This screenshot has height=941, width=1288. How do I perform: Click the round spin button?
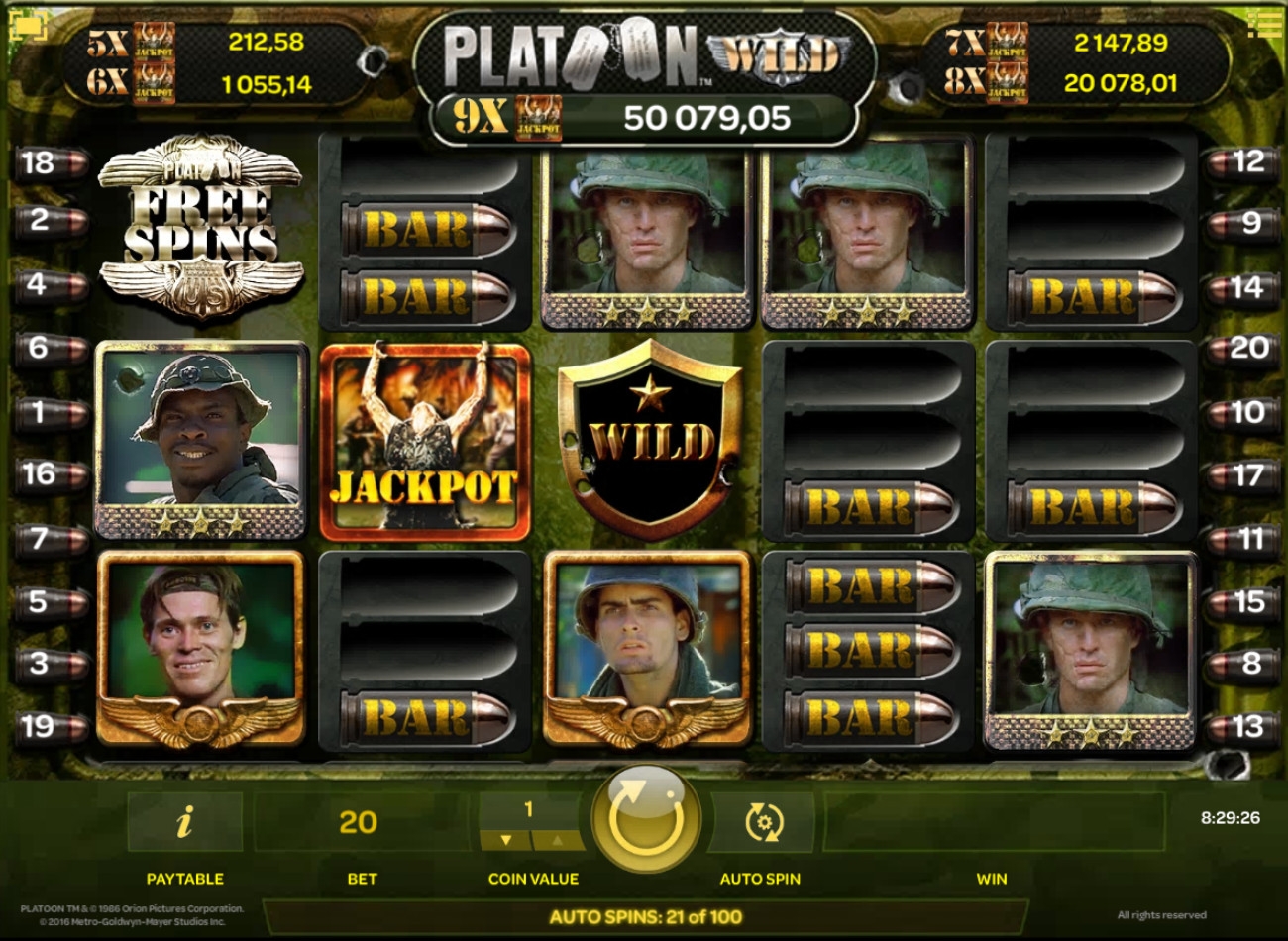645,818
